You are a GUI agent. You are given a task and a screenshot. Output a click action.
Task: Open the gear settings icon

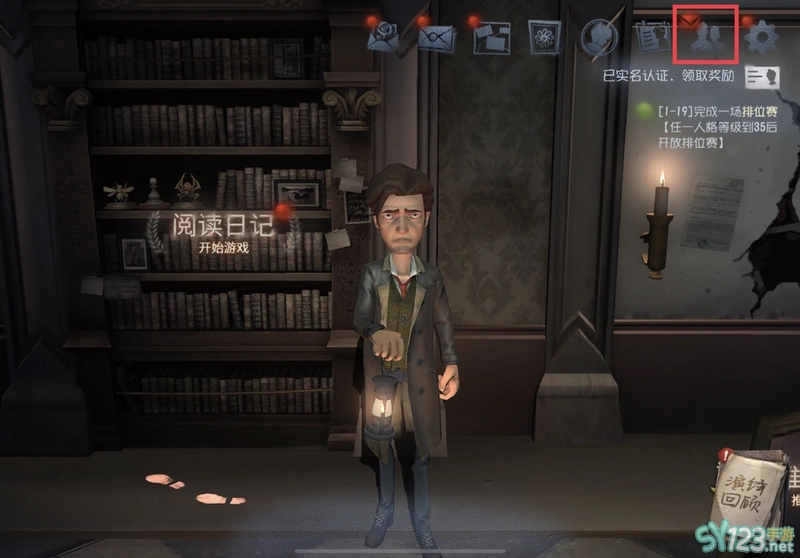tap(763, 37)
